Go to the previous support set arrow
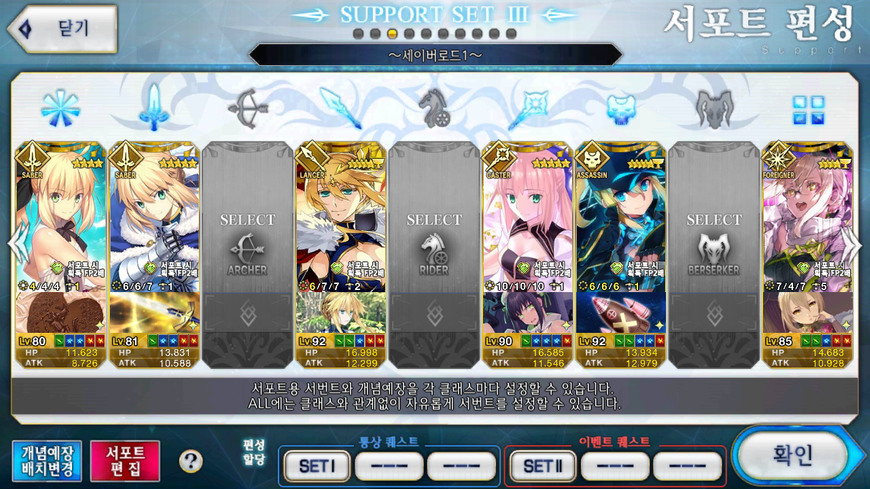Image resolution: width=870 pixels, height=489 pixels. coord(14,245)
